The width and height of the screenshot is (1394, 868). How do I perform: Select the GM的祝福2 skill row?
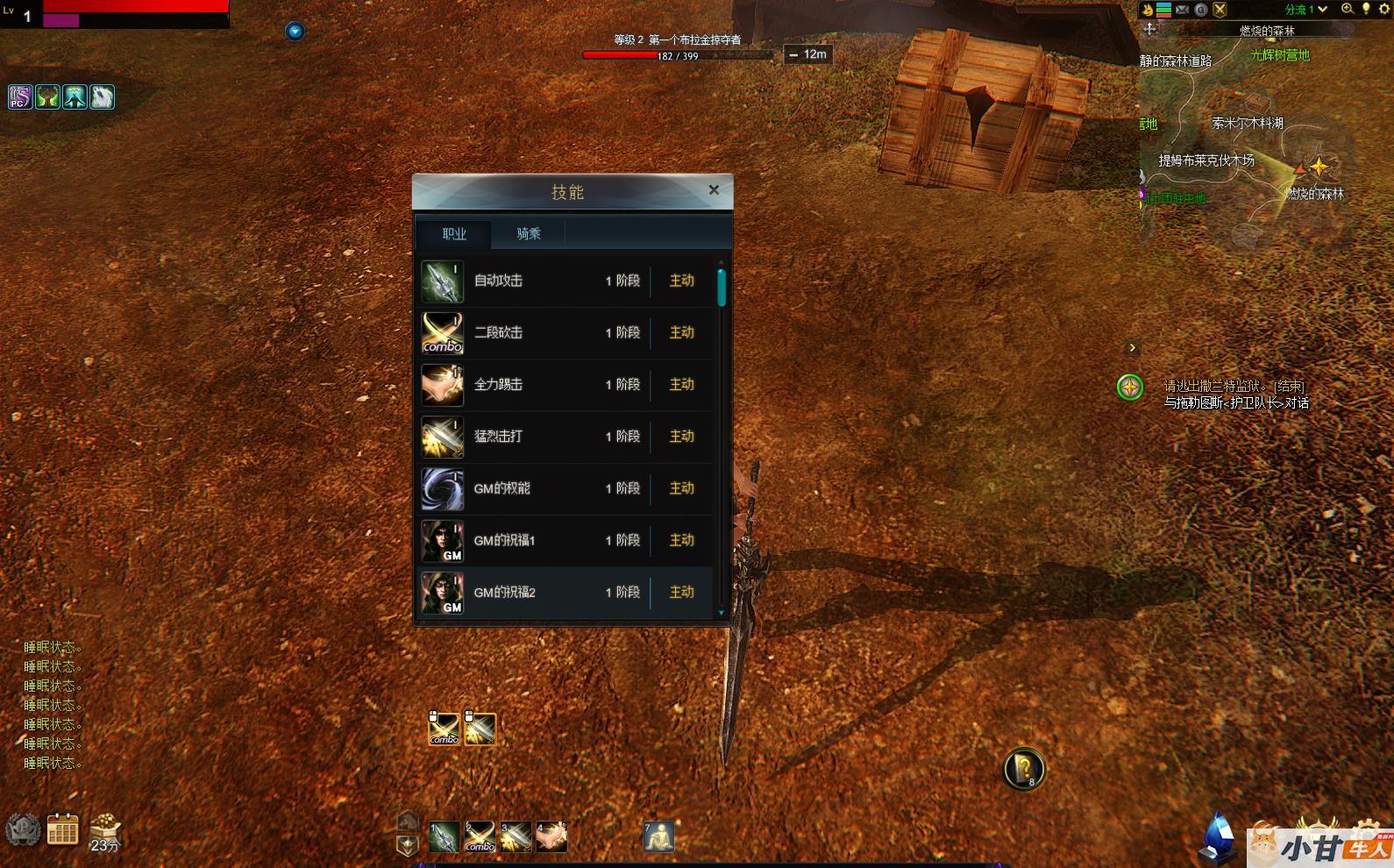[565, 593]
